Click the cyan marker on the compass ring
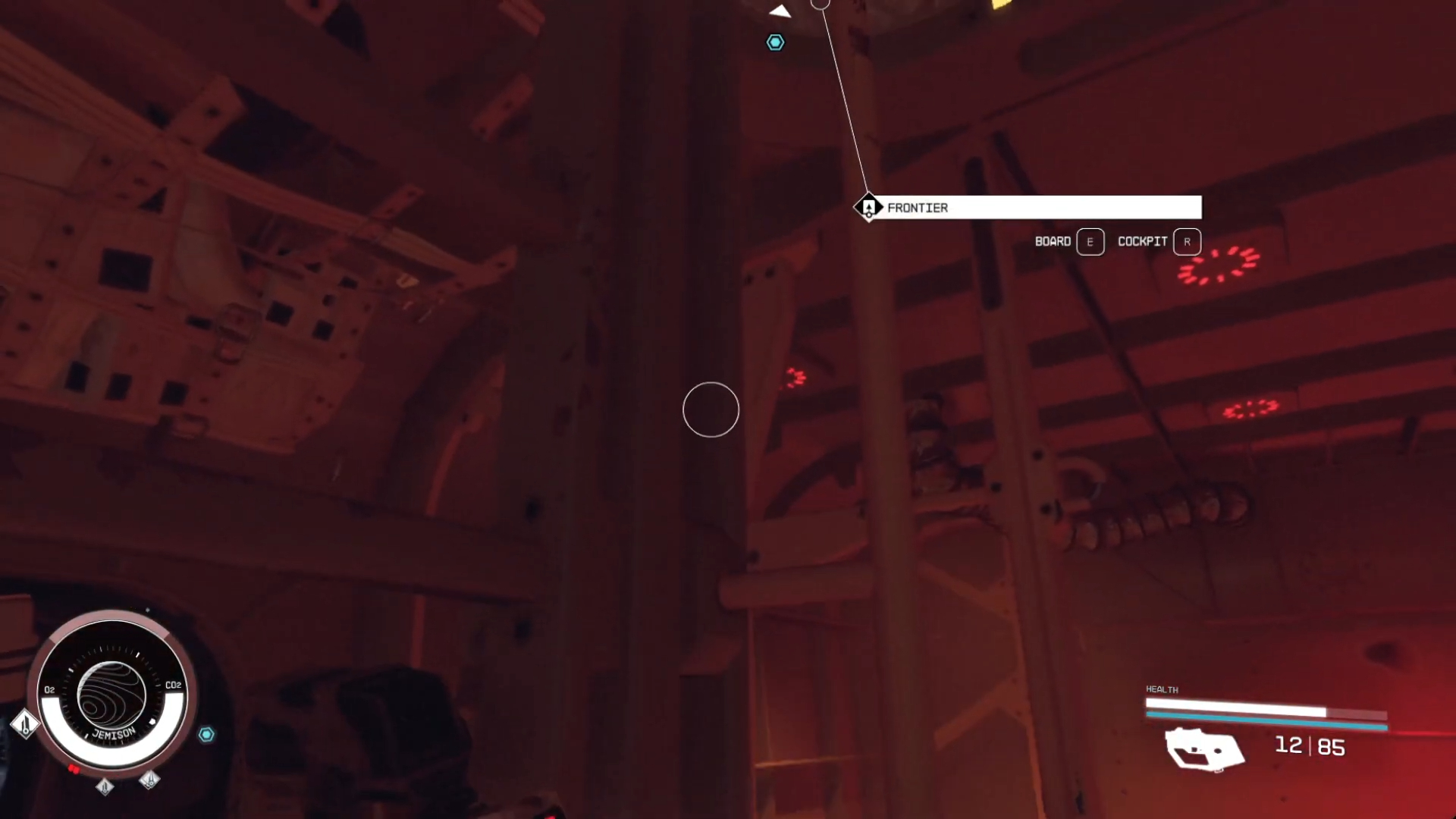 (206, 734)
